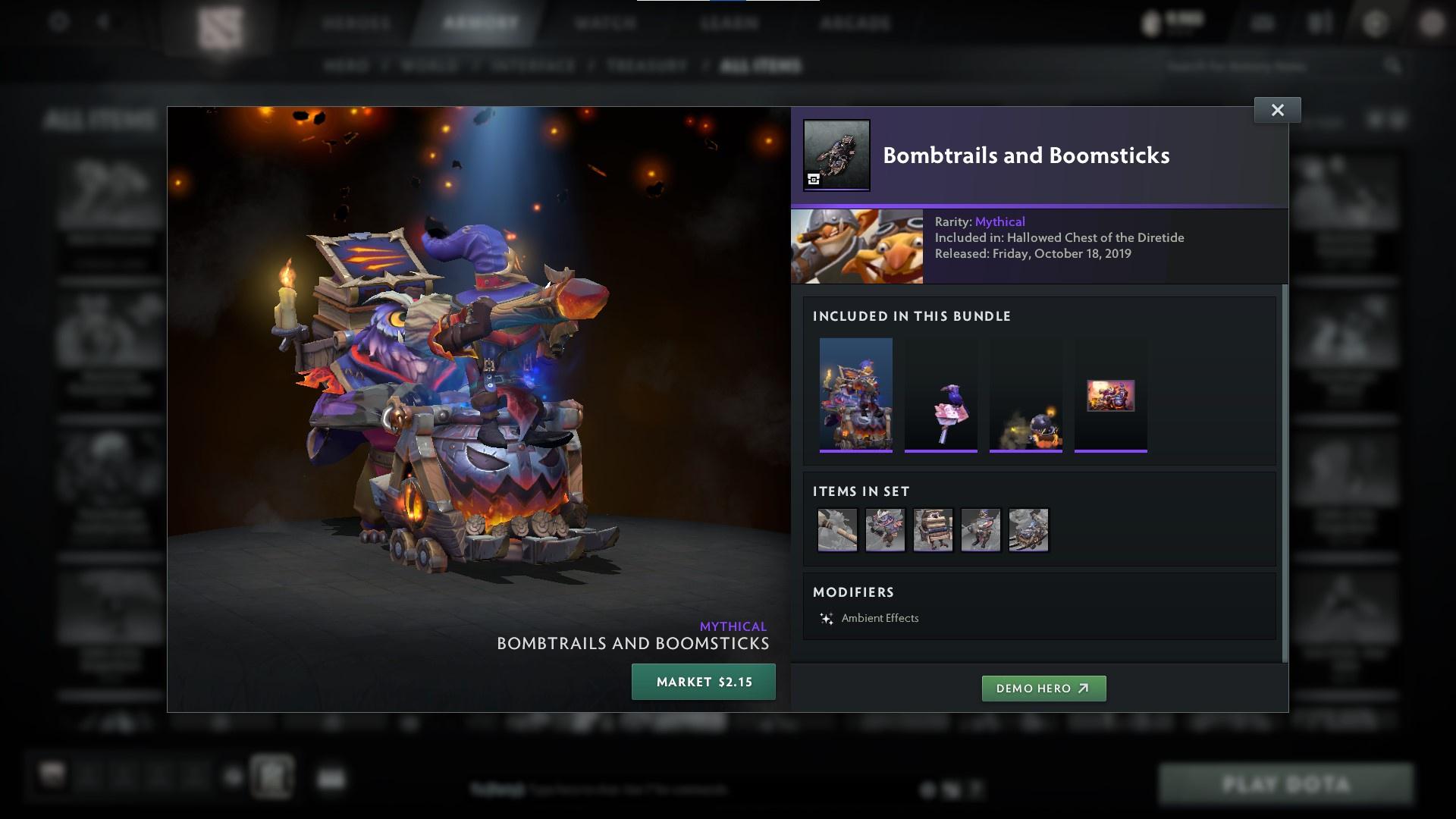Close the Bombtrails and Boomsticks popup

pos(1277,109)
